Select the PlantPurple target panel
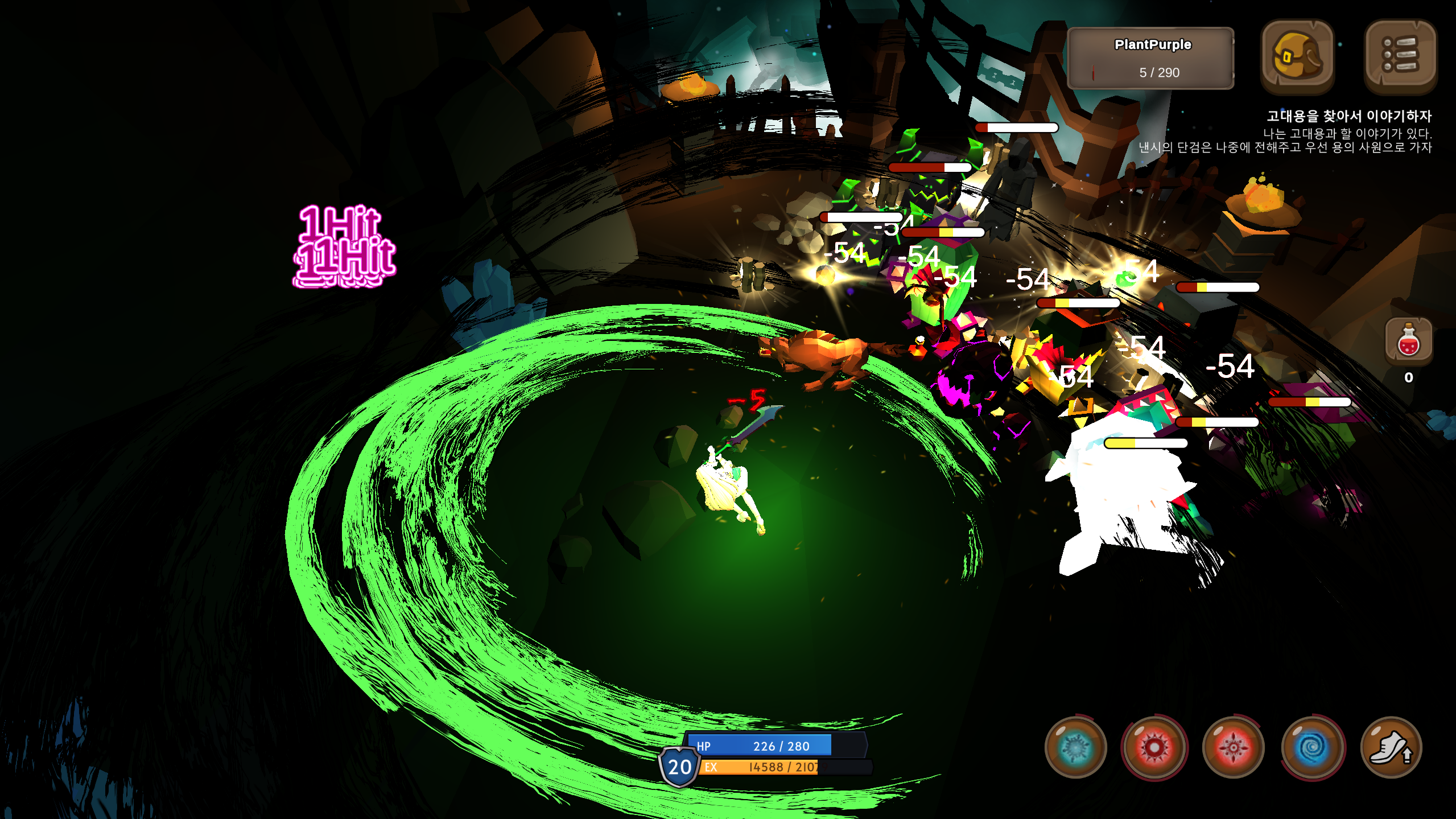The image size is (1456, 819). pyautogui.click(x=1151, y=58)
